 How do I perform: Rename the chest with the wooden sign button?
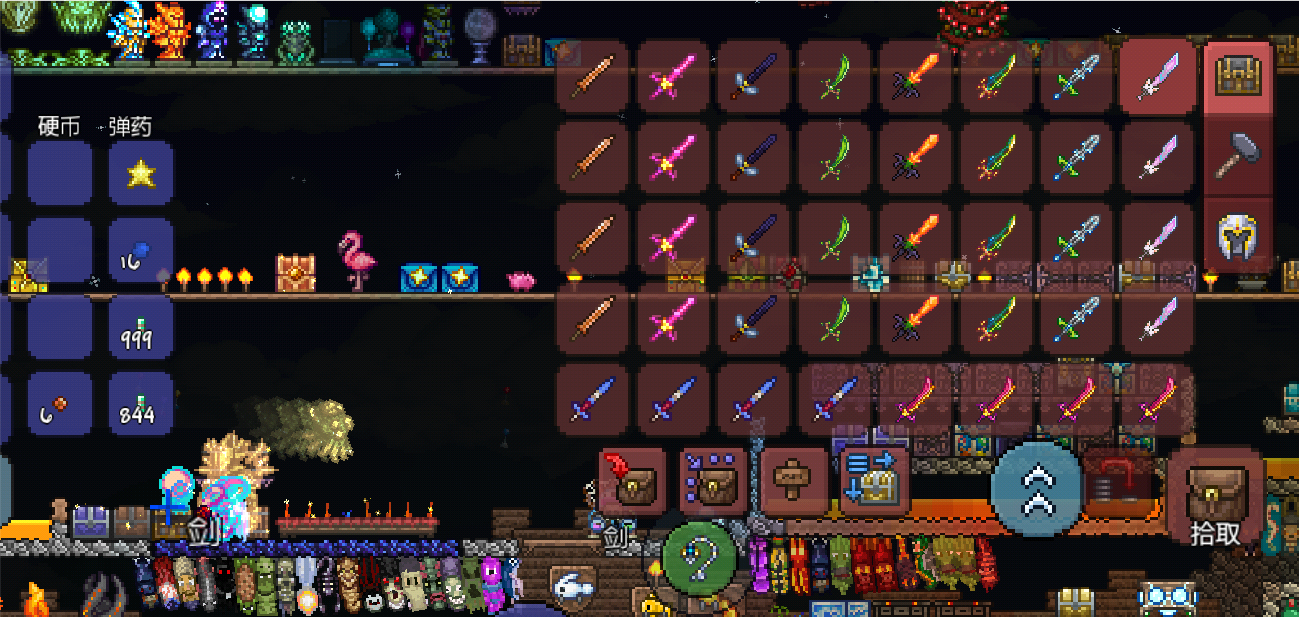click(x=794, y=480)
